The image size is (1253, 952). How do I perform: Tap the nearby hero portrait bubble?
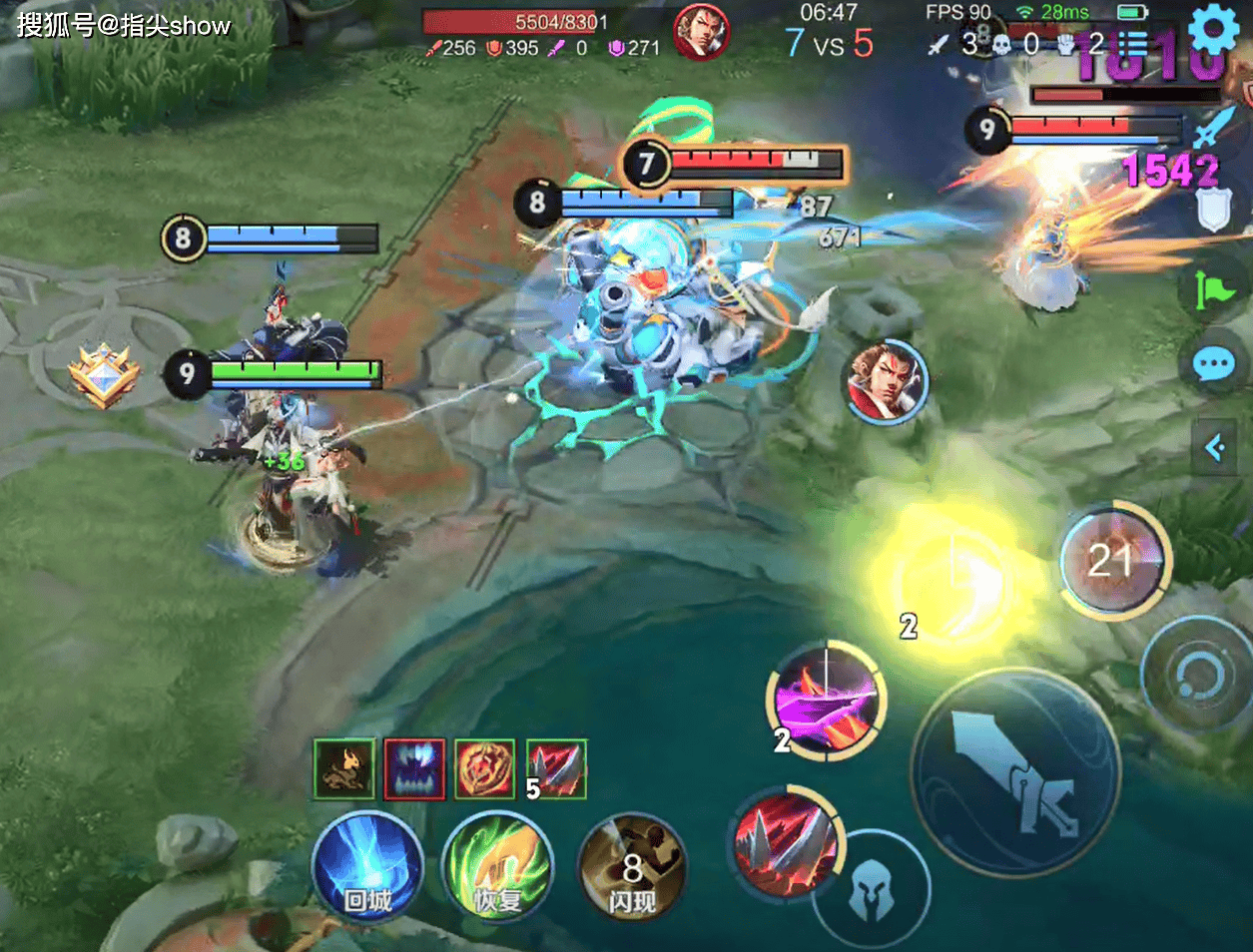click(885, 381)
